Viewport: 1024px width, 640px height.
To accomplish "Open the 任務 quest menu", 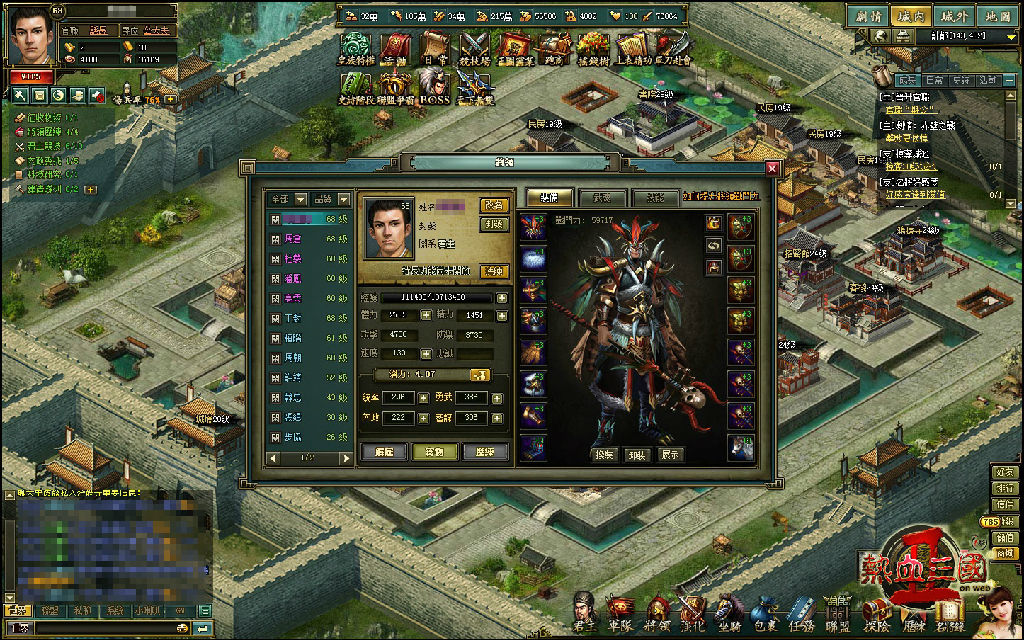I will click(799, 611).
